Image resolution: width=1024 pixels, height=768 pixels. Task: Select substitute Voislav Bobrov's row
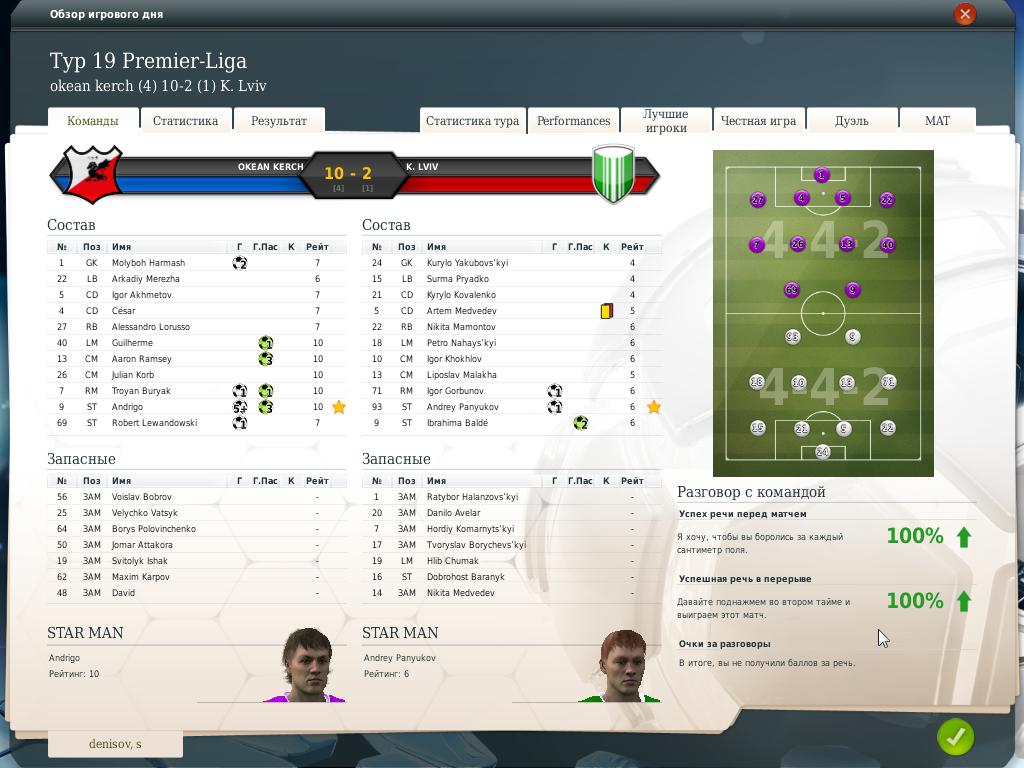coord(141,497)
